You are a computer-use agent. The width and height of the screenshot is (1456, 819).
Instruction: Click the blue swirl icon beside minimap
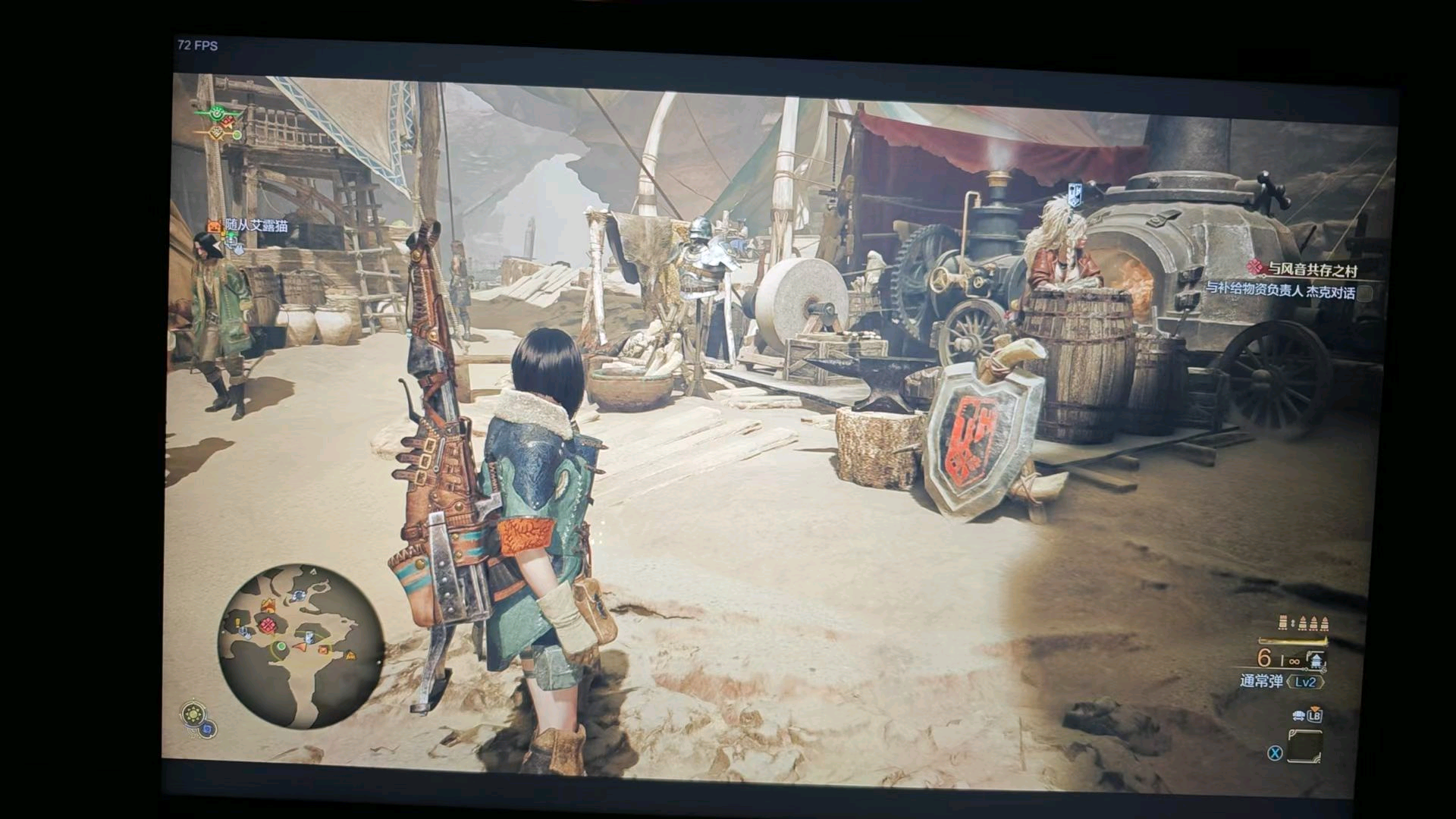tap(208, 730)
